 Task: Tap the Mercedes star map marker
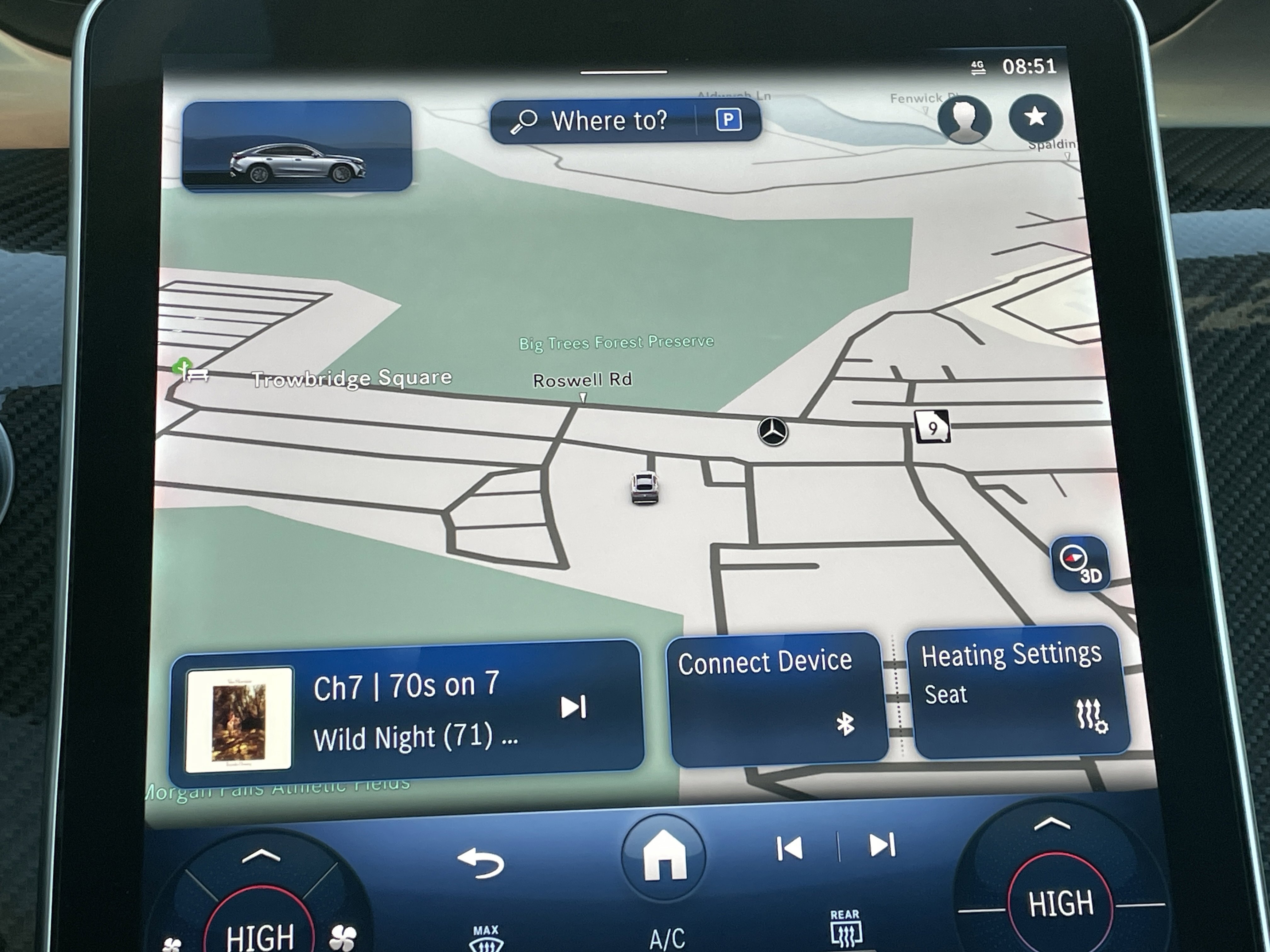pyautogui.click(x=773, y=431)
